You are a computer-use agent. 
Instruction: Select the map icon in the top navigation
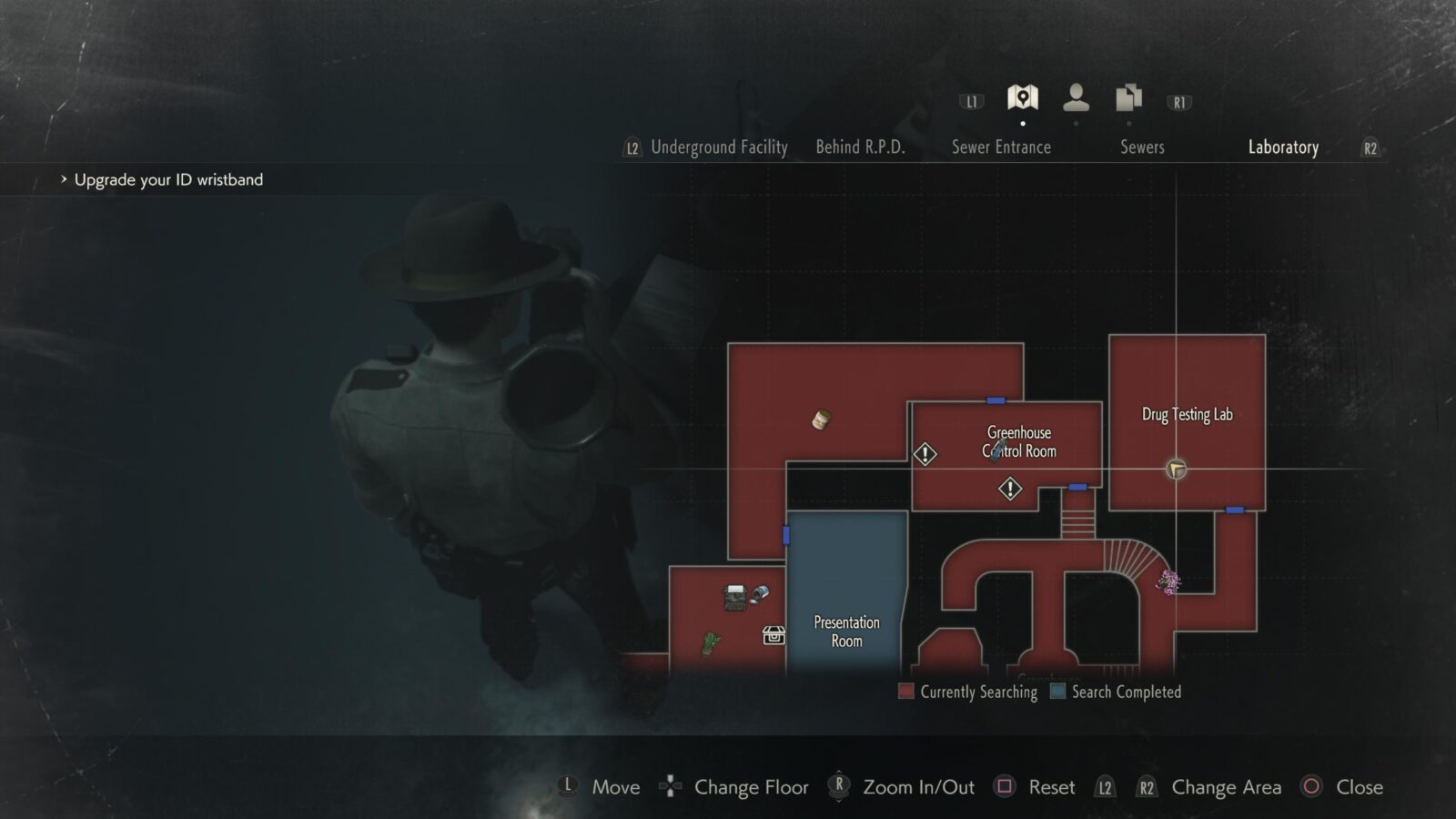coord(1023,96)
